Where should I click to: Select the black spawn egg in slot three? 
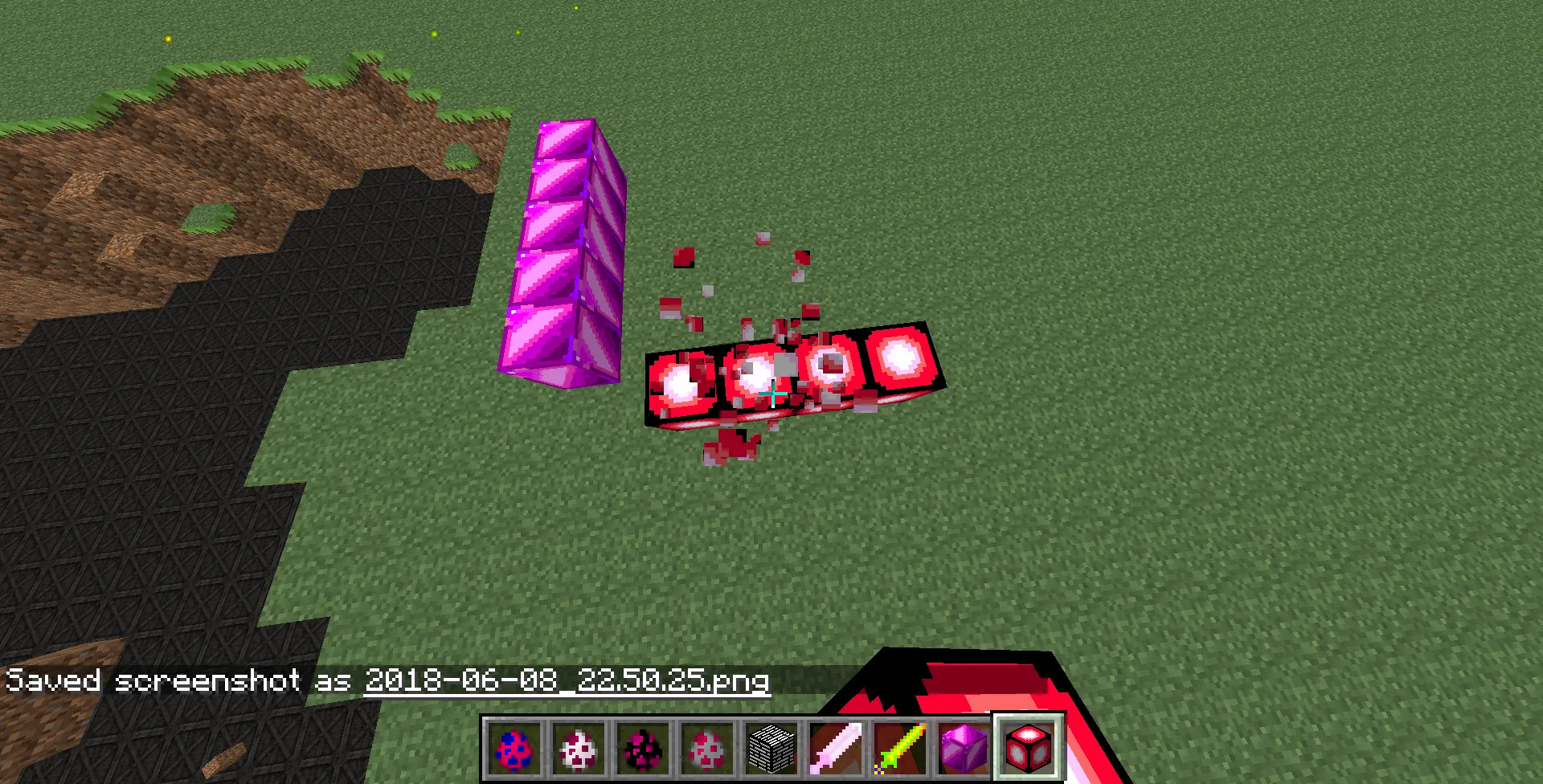645,747
